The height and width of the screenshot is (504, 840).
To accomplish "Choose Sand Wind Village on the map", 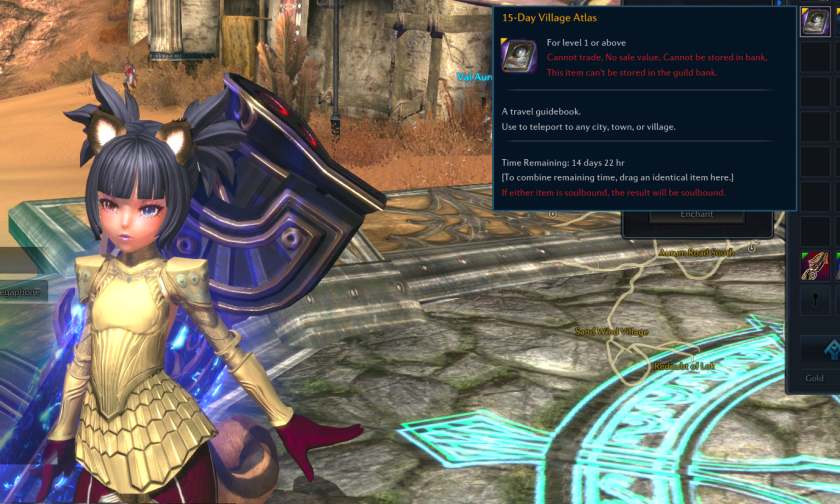I will [611, 331].
